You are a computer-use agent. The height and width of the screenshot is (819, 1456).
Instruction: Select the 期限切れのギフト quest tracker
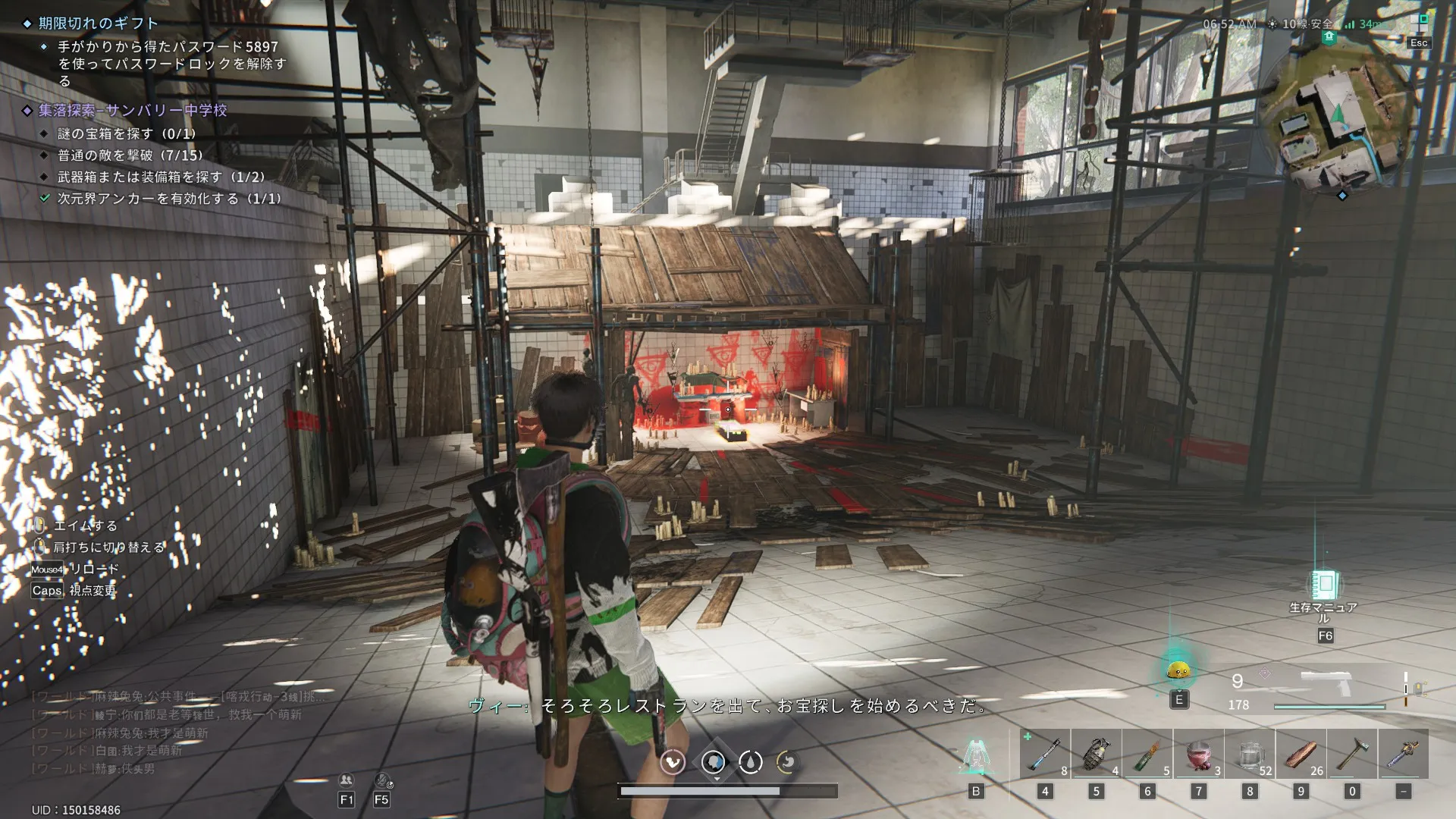pyautogui.click(x=99, y=24)
